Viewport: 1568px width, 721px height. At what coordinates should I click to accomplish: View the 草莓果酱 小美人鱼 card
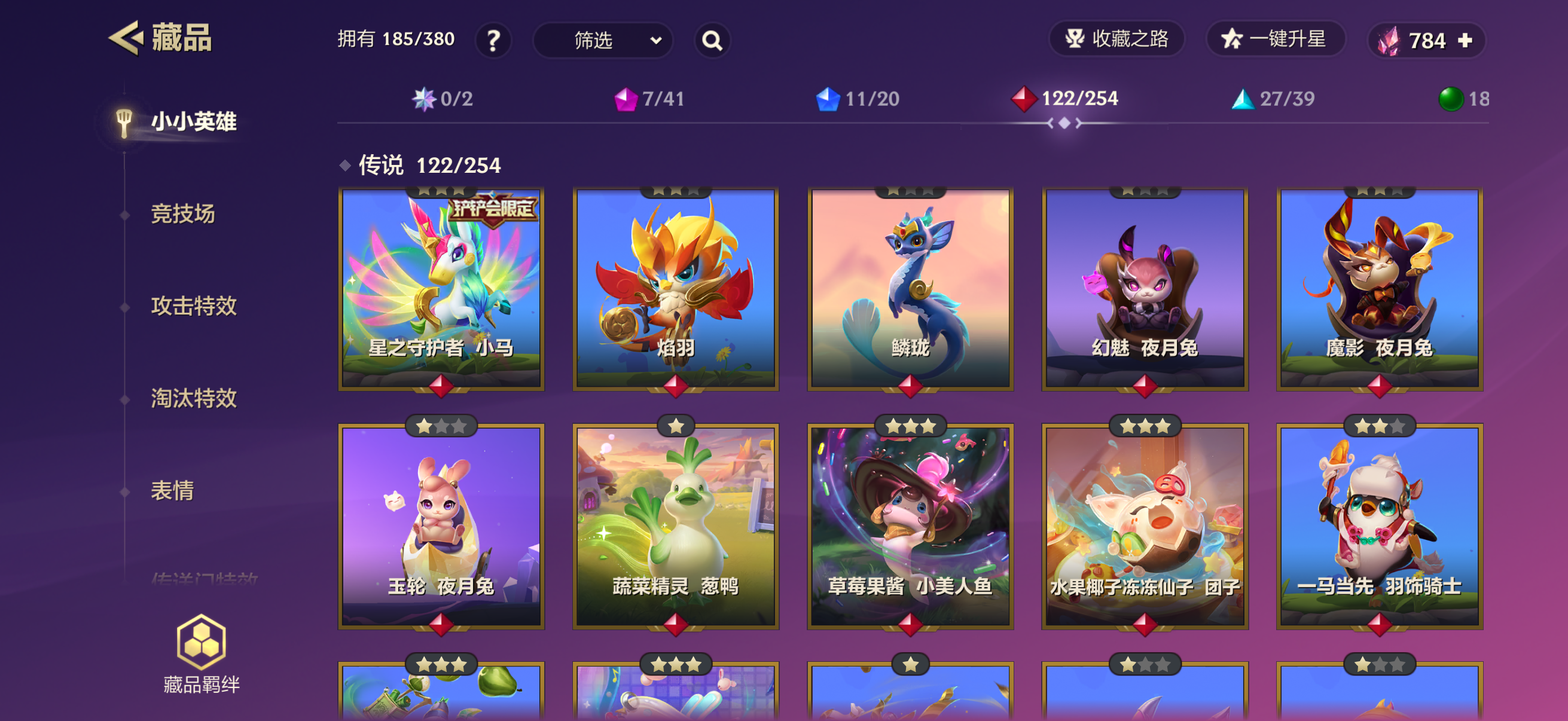[910, 526]
